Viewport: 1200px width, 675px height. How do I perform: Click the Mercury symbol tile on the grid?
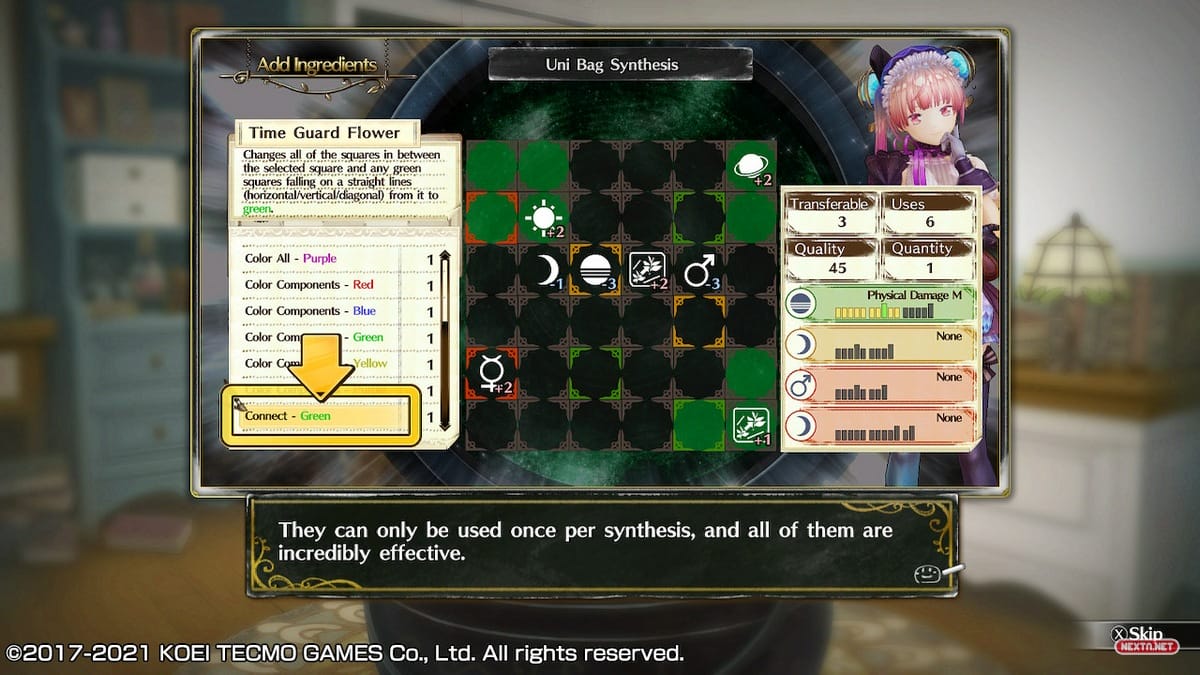pyautogui.click(x=492, y=372)
